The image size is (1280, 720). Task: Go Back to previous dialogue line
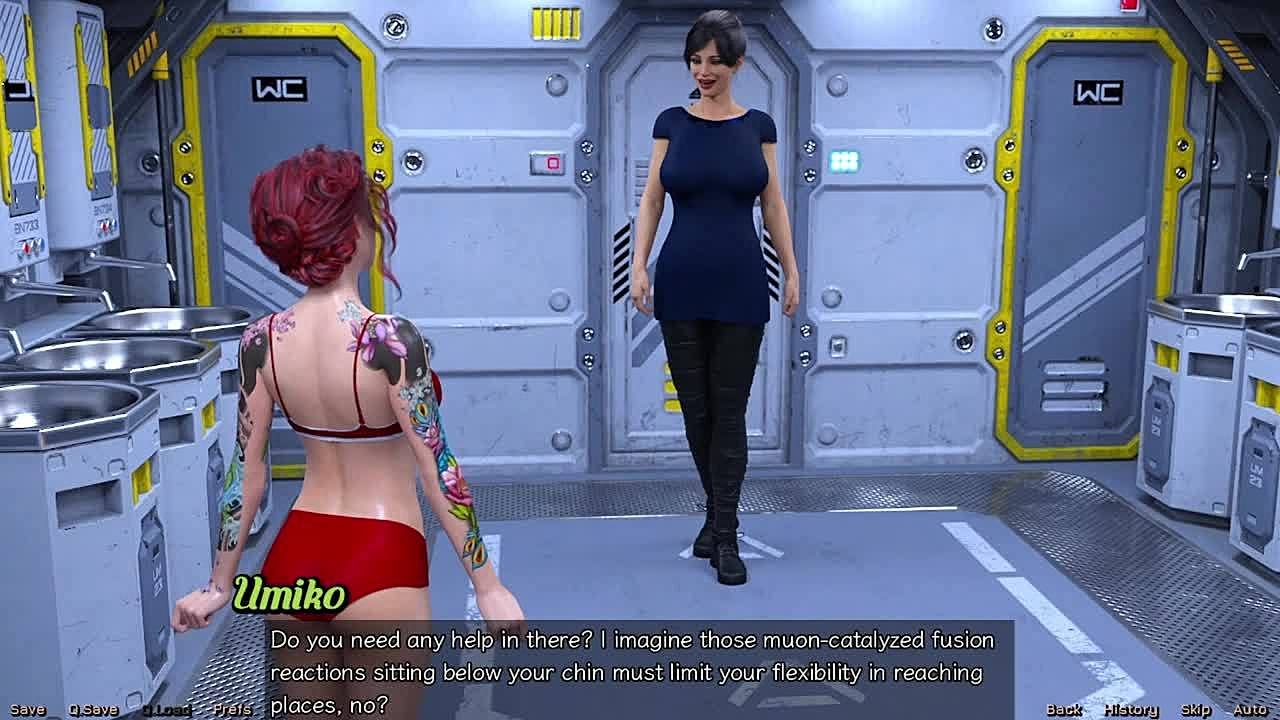click(x=1063, y=709)
